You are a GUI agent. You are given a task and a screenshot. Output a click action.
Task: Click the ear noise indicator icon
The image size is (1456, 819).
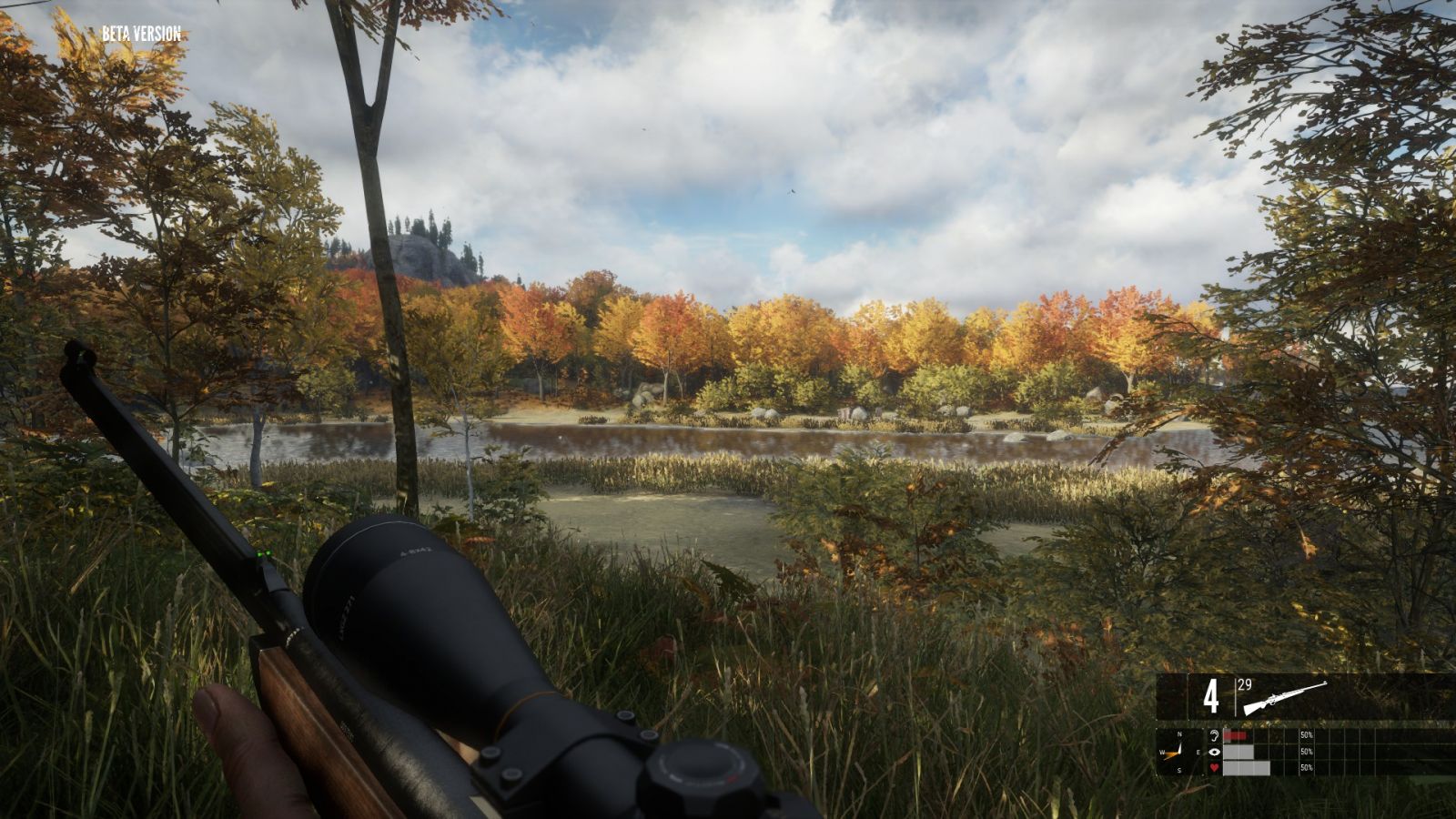coord(1213,735)
